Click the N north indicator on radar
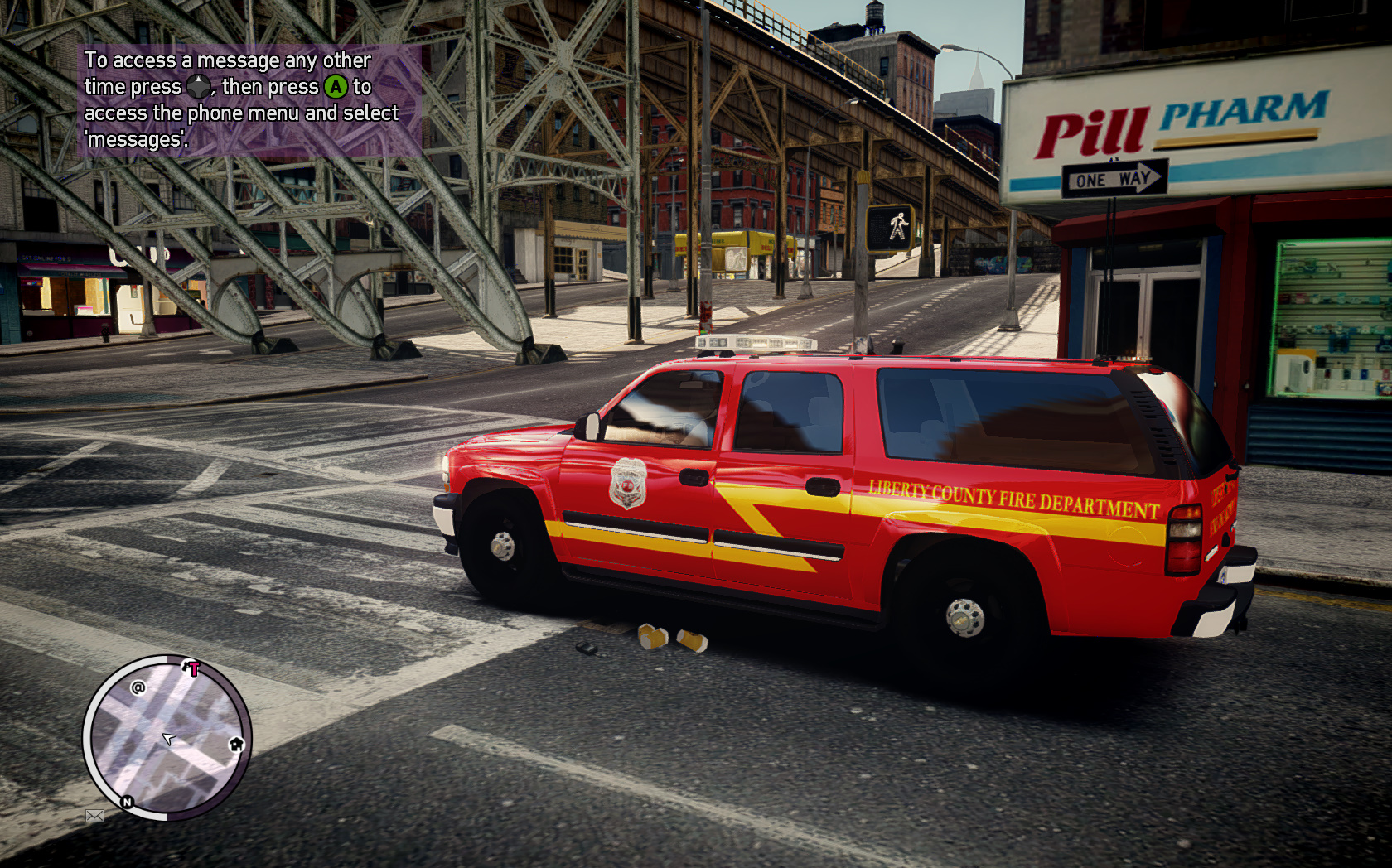Screen dimensions: 1392x868 click(127, 802)
